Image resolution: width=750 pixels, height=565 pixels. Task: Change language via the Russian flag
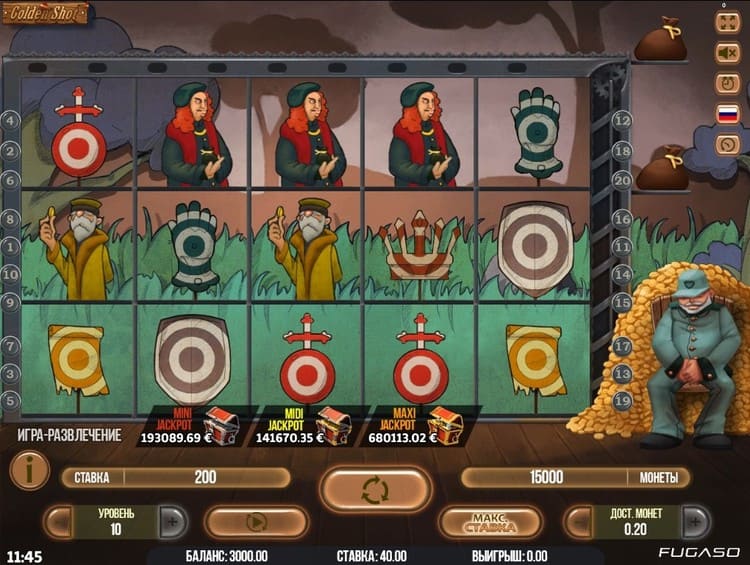[x=727, y=113]
